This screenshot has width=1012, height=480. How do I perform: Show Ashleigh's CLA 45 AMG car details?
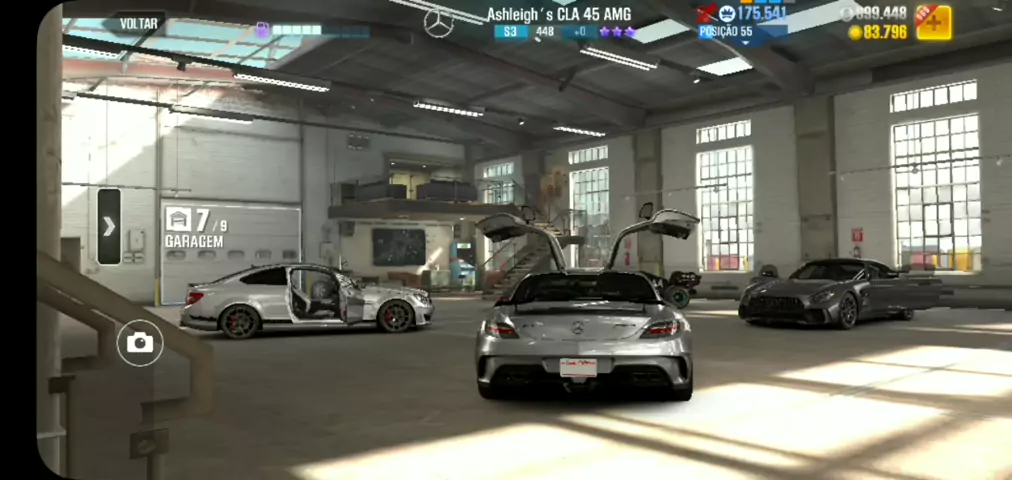(558, 14)
